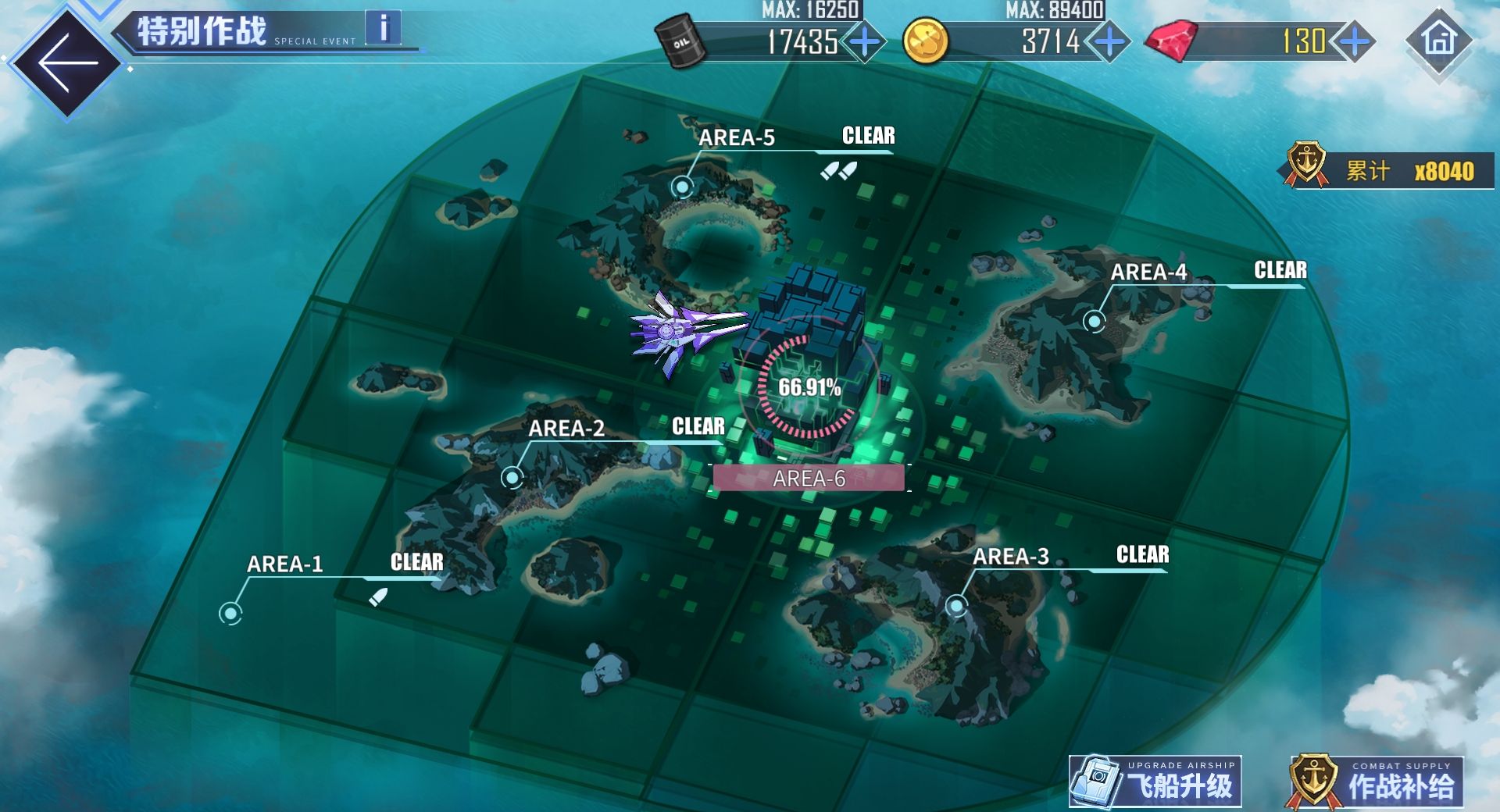1500x812 pixels.
Task: Select the AREA-4 map node
Action: [x=1095, y=320]
